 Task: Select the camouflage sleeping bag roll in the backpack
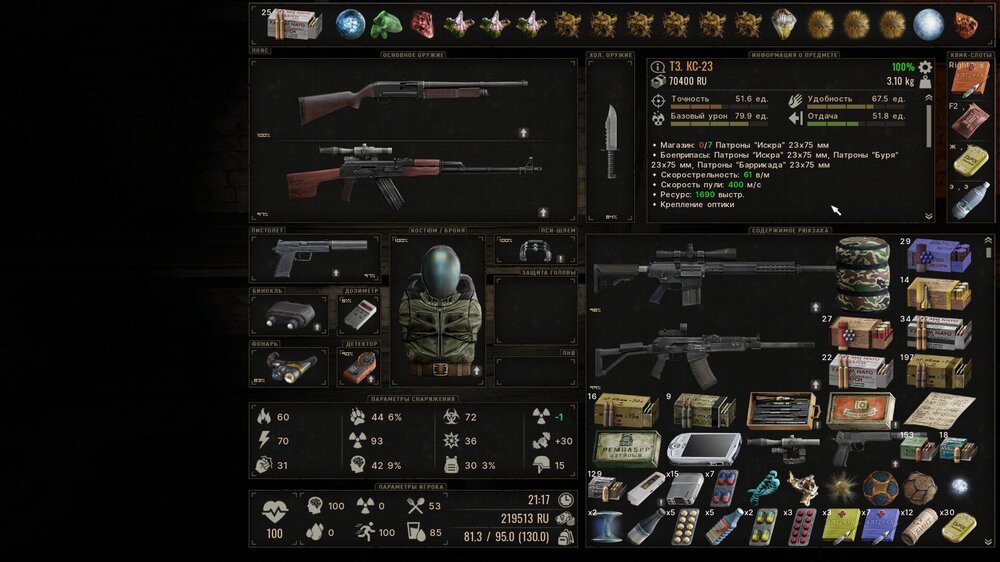point(862,274)
